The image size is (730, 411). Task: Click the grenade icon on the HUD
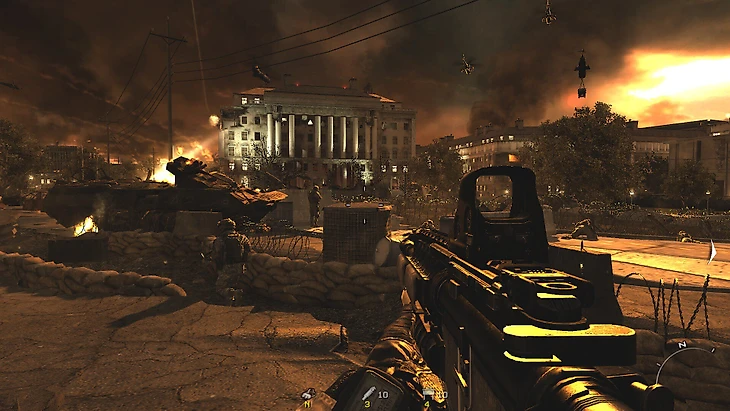click(x=307, y=395)
